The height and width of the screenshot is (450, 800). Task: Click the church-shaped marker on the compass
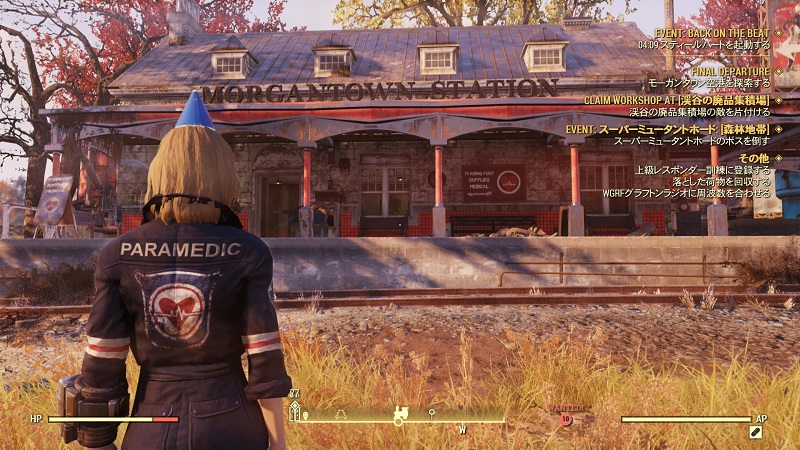[295, 411]
